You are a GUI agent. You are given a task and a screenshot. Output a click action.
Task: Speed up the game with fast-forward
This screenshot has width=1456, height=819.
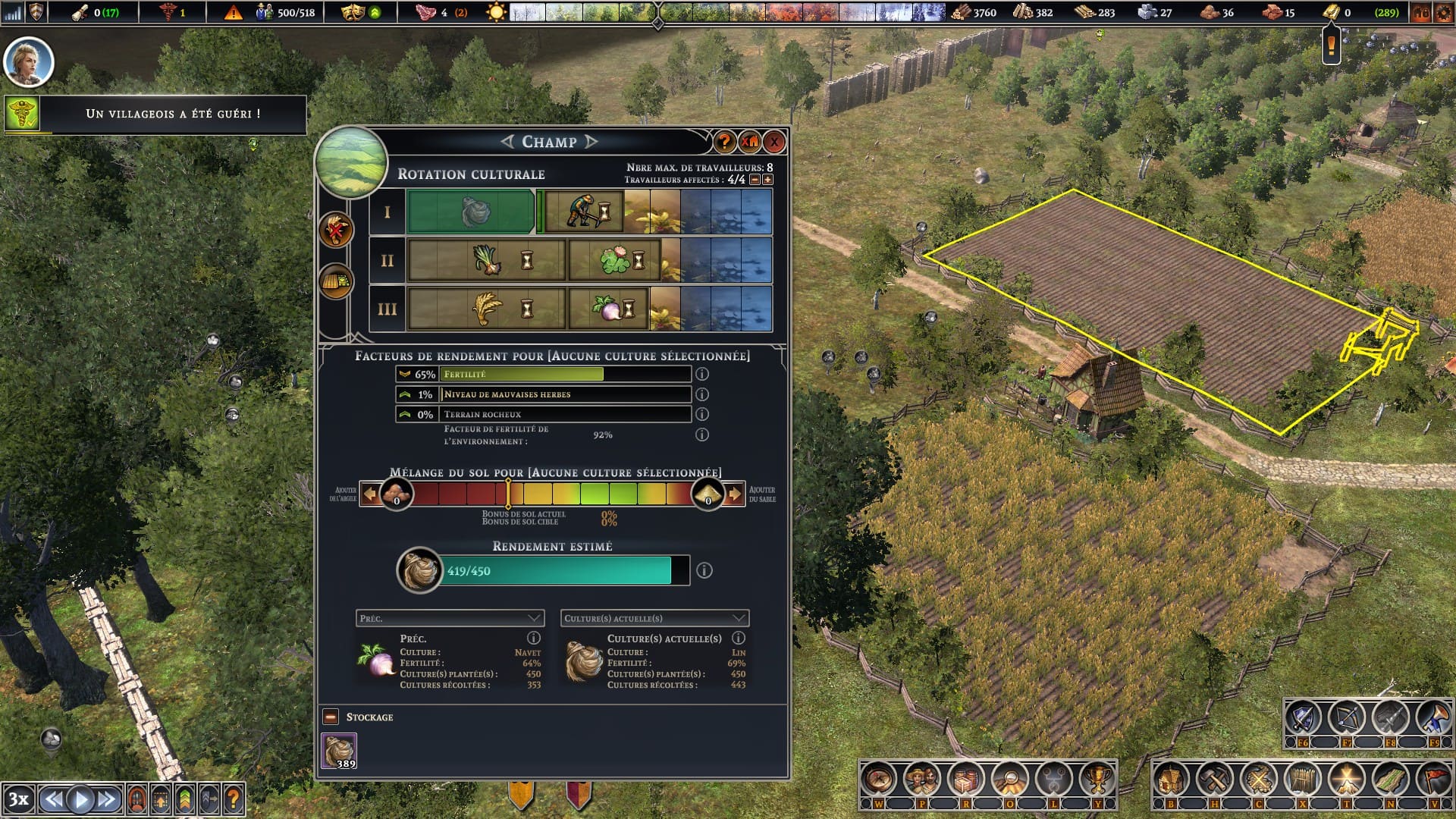pos(107,799)
